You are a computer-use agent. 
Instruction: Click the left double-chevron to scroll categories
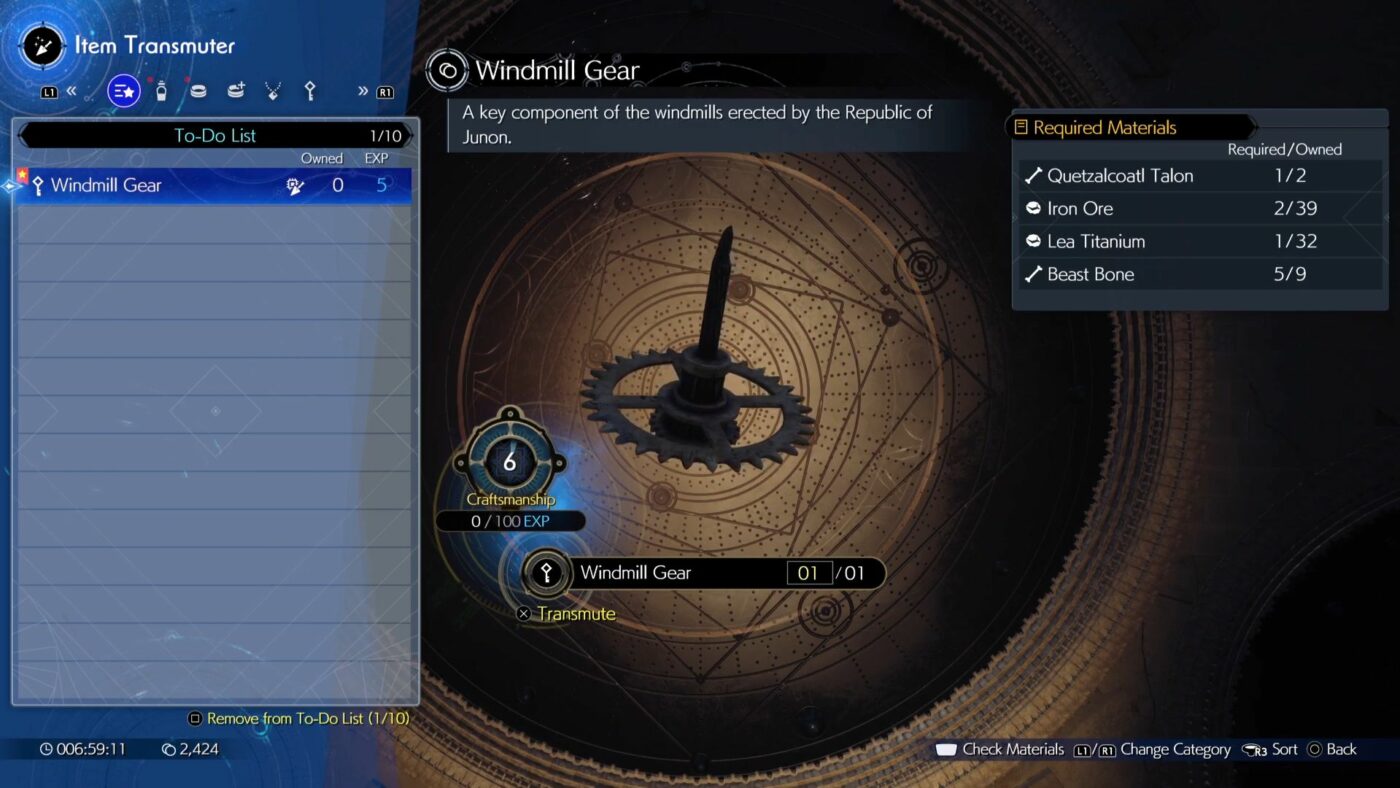[x=72, y=90]
